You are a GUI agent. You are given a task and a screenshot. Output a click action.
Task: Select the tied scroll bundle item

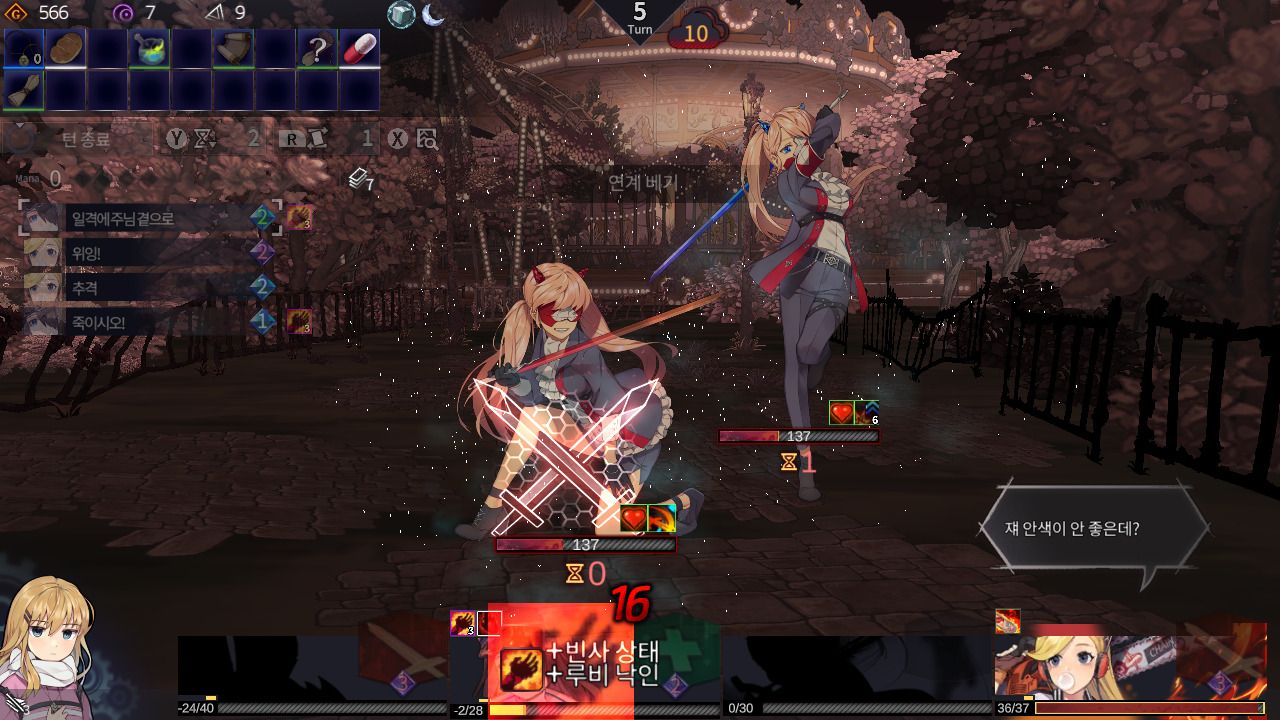click(24, 90)
